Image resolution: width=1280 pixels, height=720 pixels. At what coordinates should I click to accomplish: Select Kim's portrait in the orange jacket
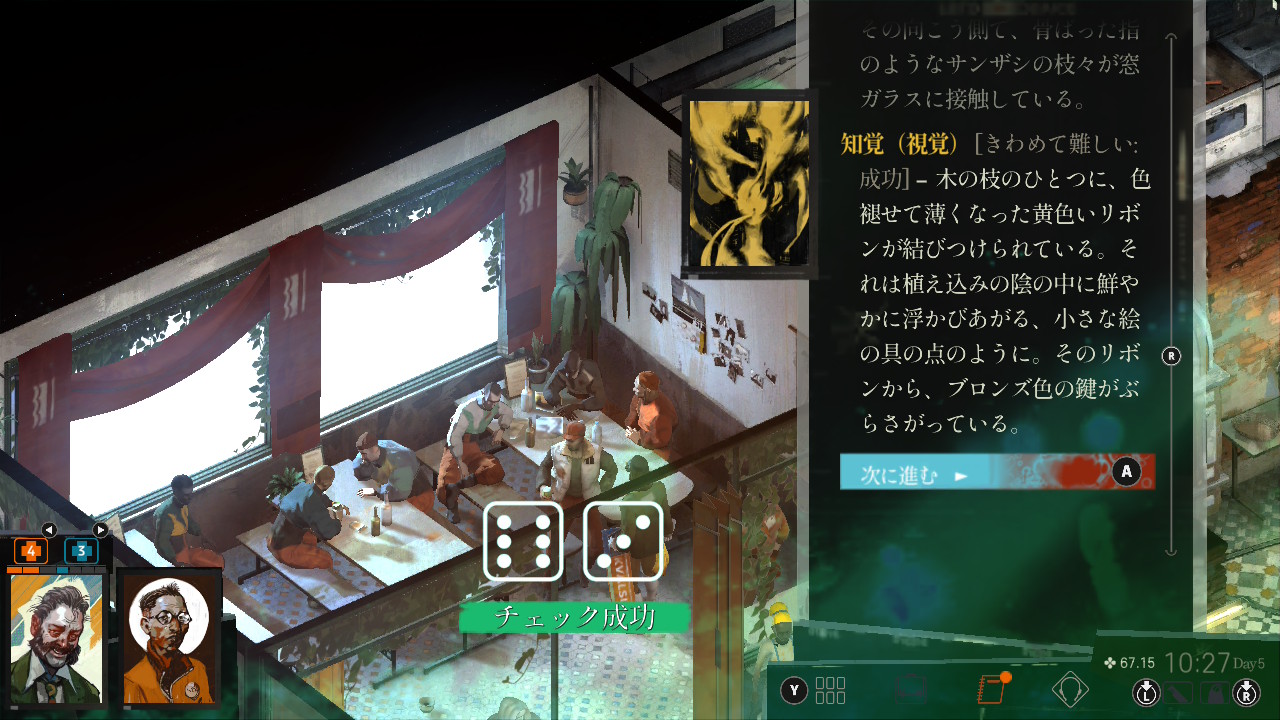tap(169, 638)
